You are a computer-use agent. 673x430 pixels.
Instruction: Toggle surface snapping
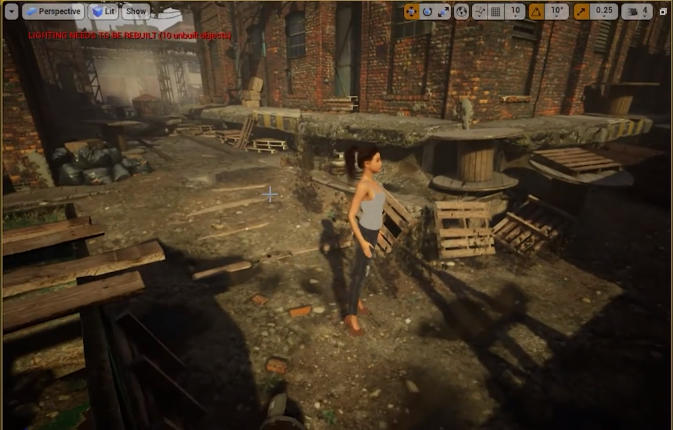click(x=478, y=12)
